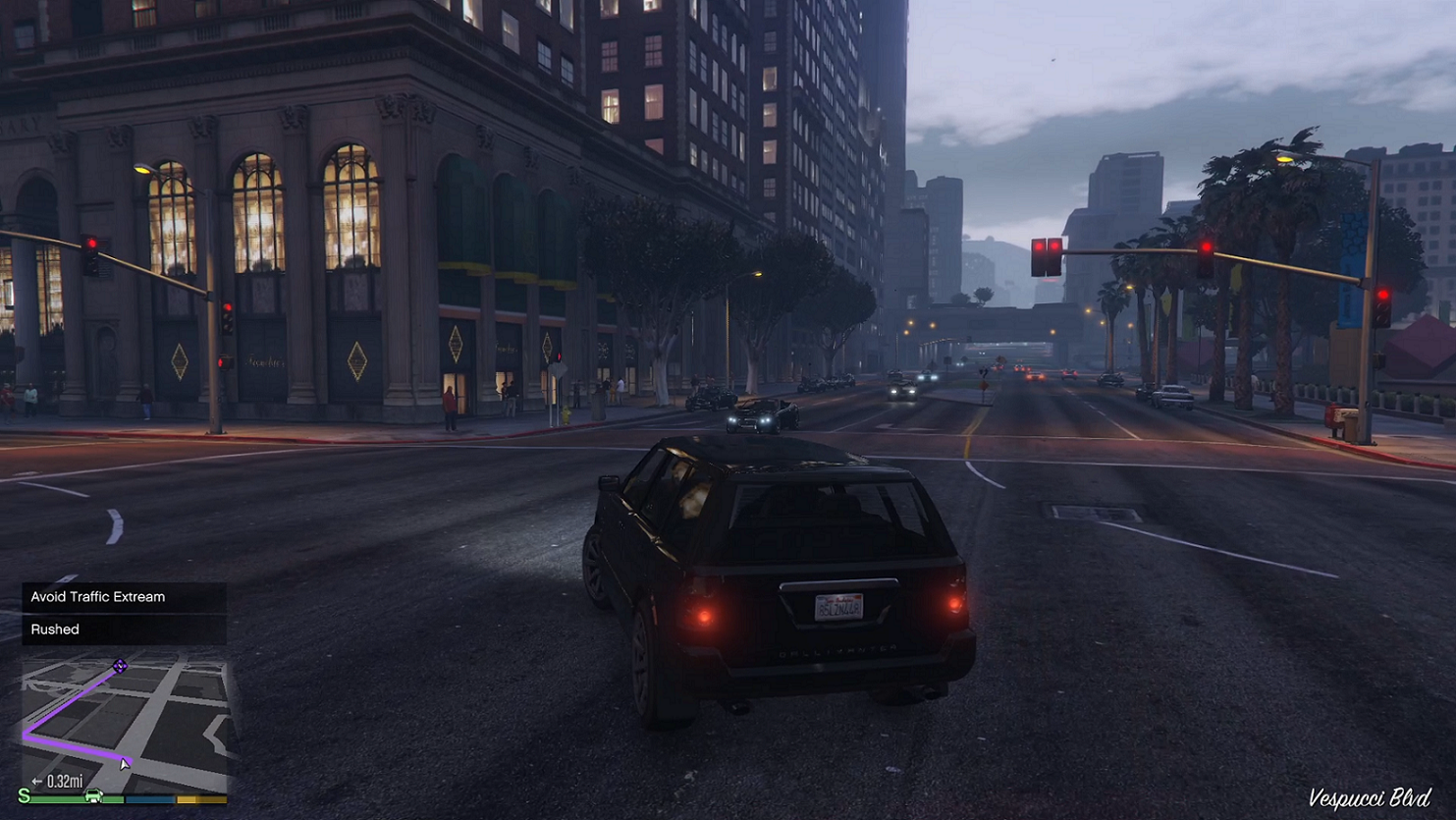Click the white player arrow on minimap
Image resolution: width=1456 pixels, height=820 pixels.
coord(125,763)
